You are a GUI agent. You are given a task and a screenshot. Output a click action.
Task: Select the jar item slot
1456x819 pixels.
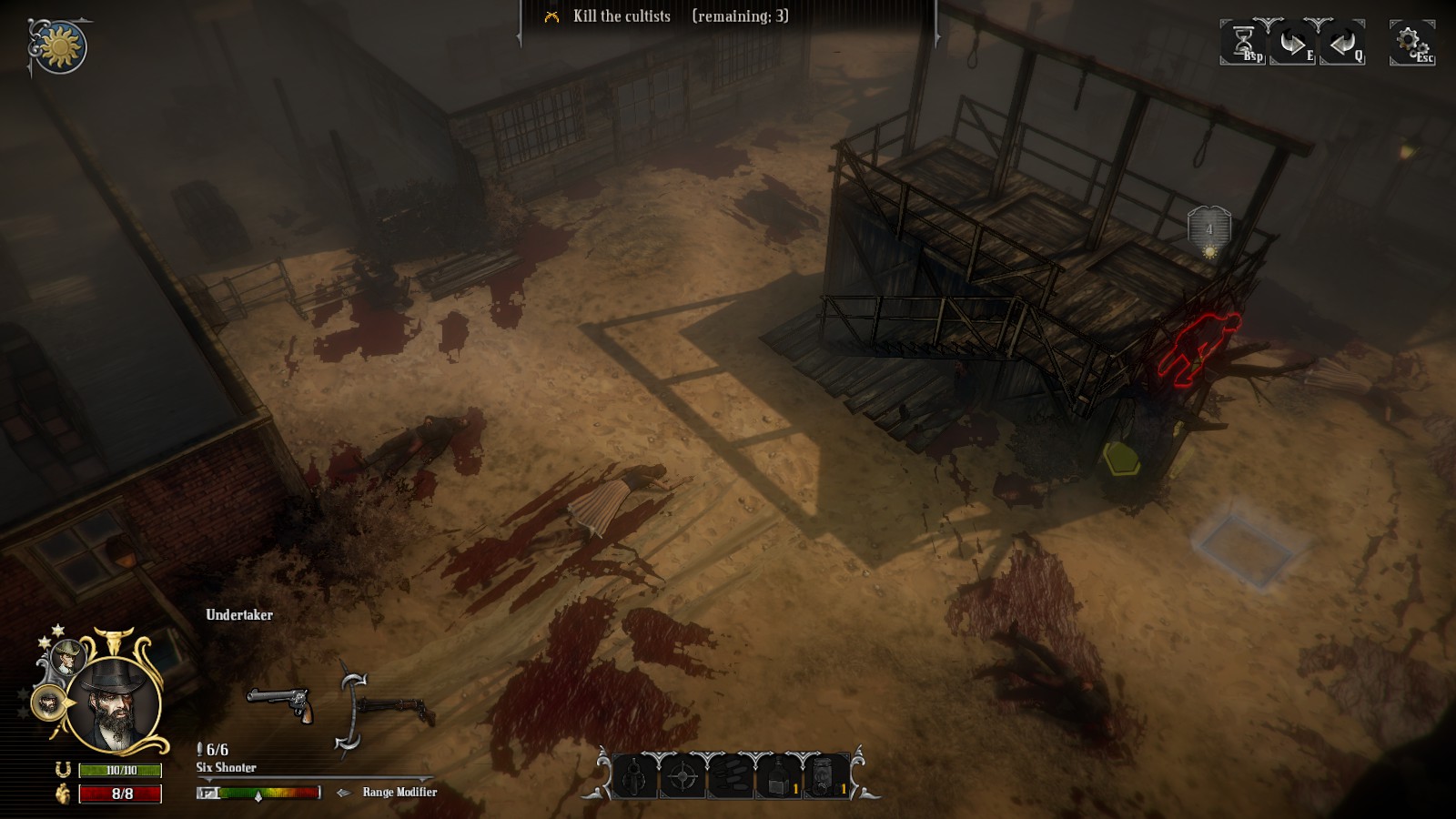825,777
